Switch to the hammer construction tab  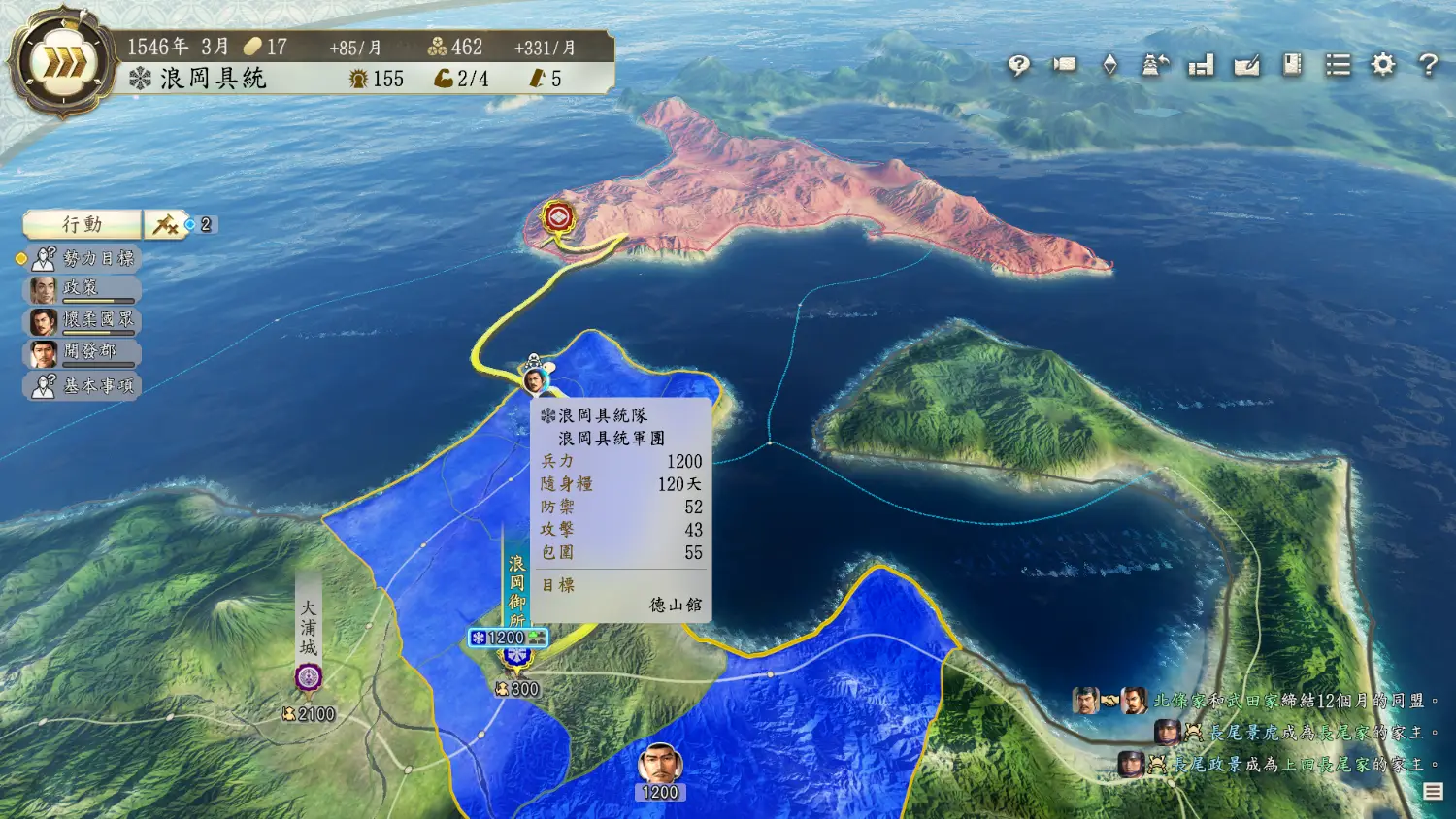pyautogui.click(x=165, y=225)
